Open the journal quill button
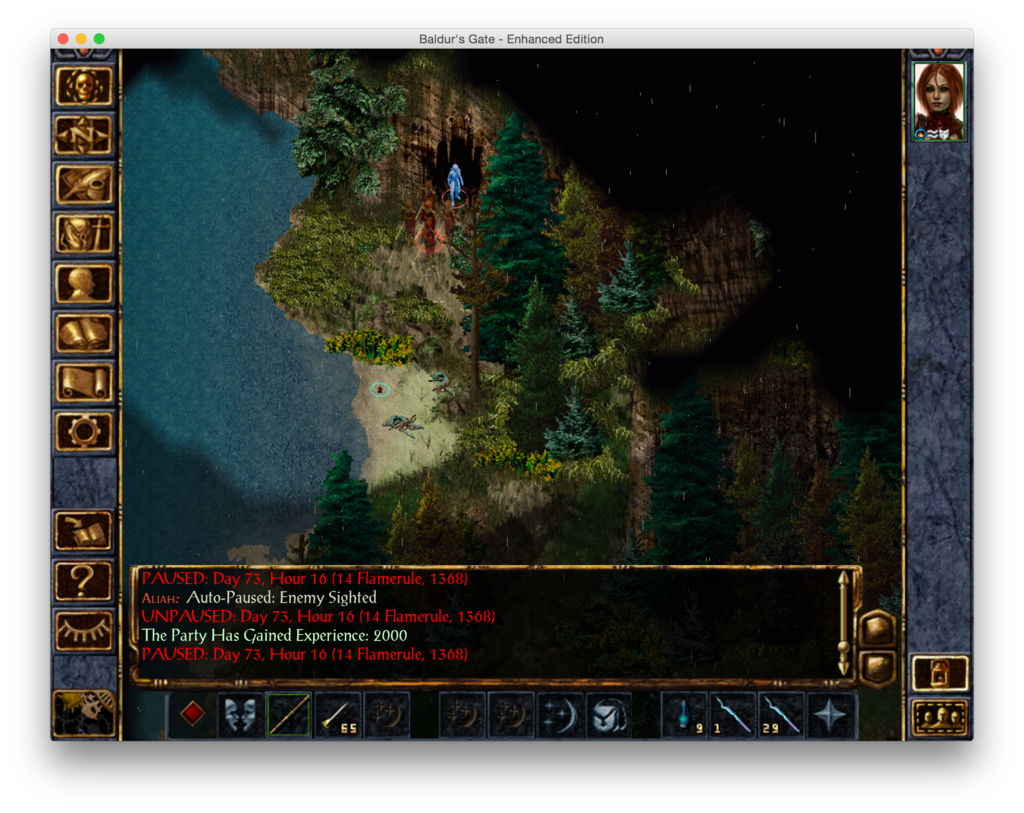Screen dimensions: 1024x813 (x=84, y=185)
